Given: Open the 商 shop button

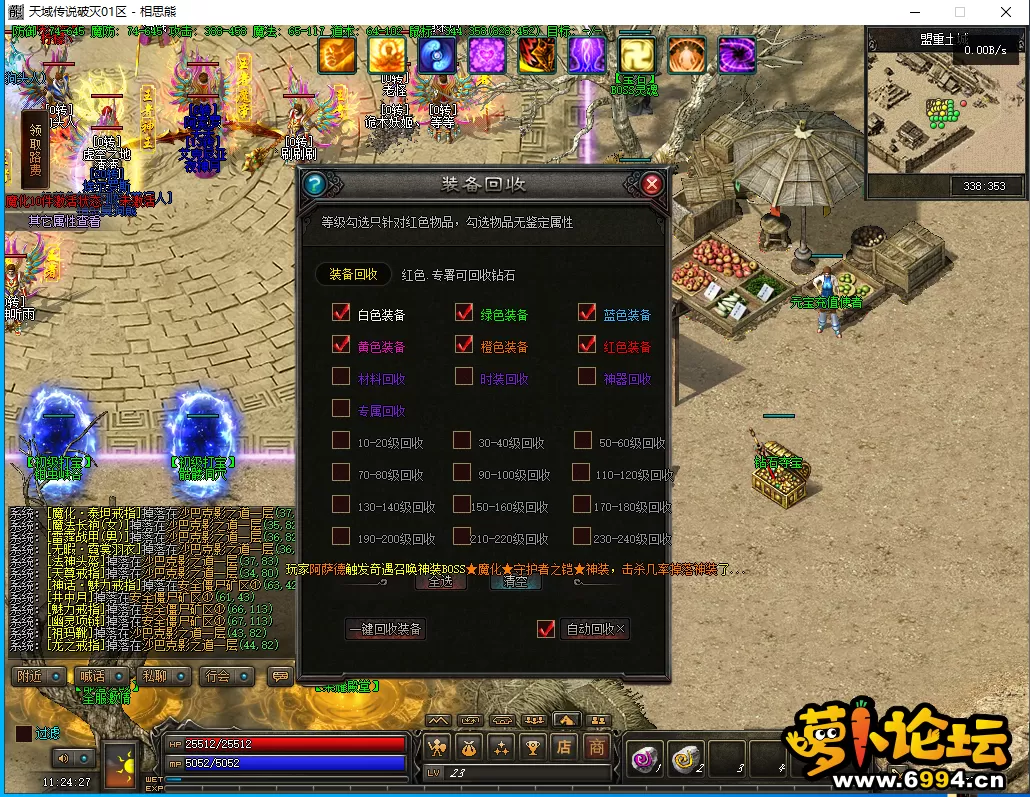Looking at the screenshot, I should [x=597, y=746].
